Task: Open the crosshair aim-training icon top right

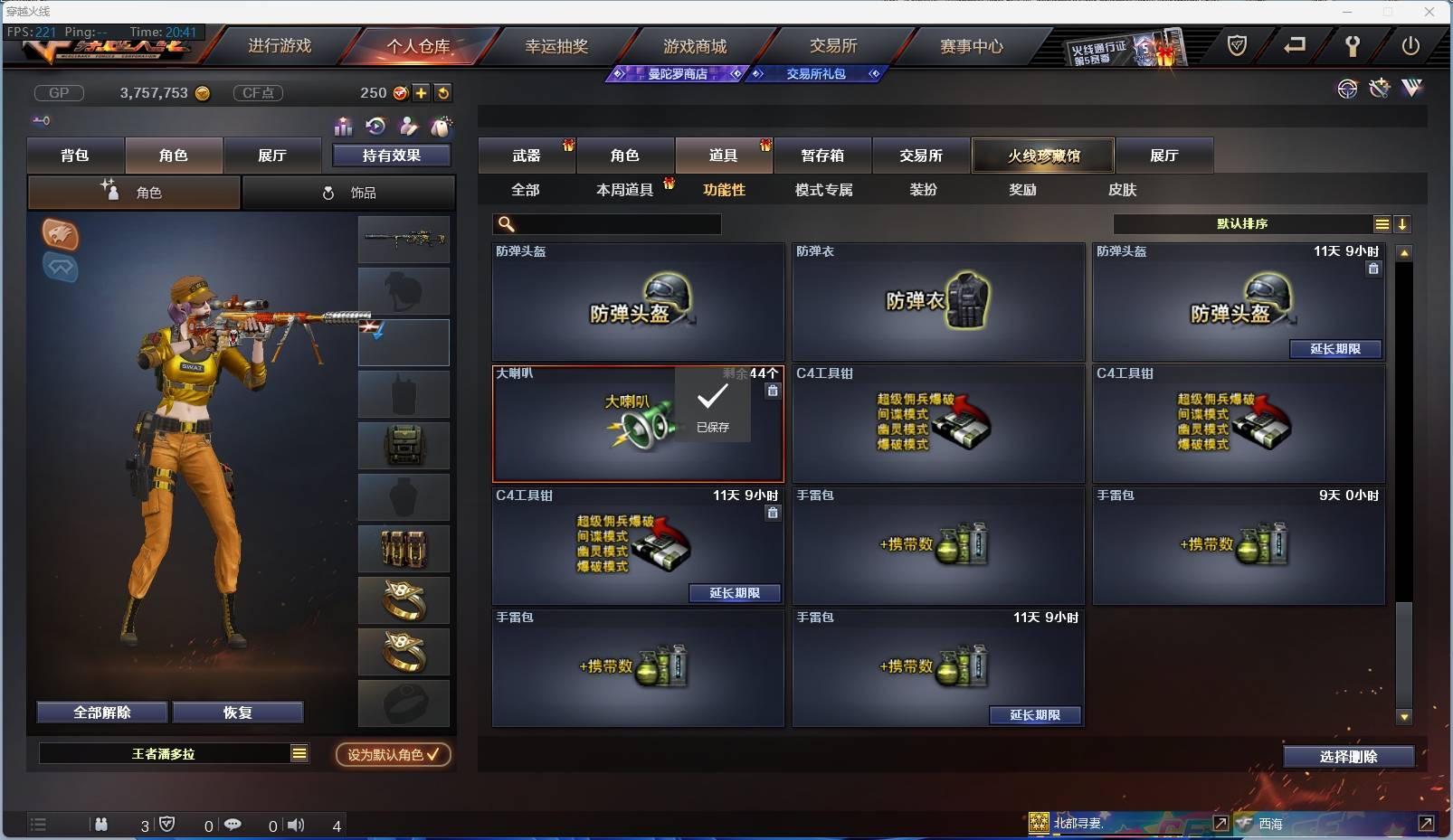Action: click(x=1347, y=89)
